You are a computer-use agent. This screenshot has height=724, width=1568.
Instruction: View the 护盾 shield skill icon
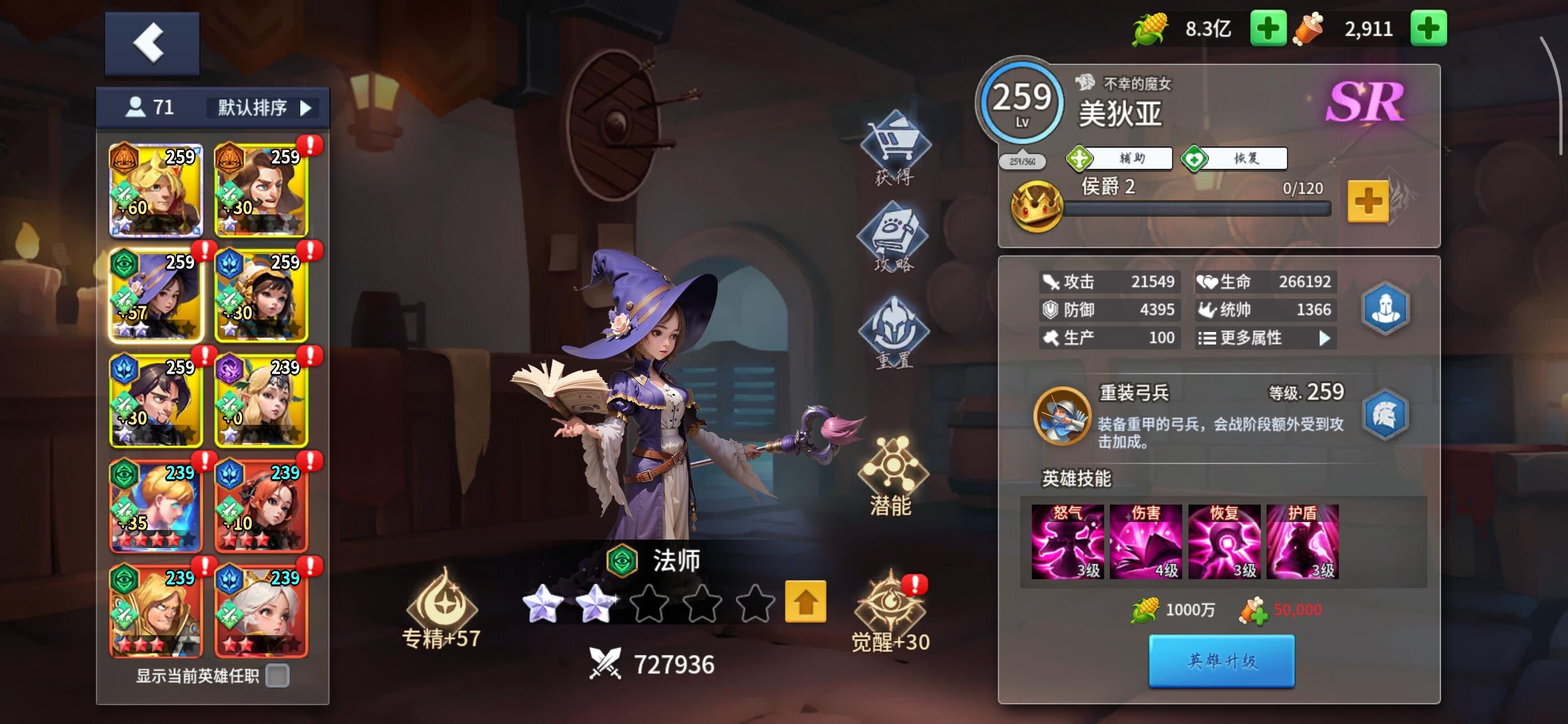tap(1302, 540)
